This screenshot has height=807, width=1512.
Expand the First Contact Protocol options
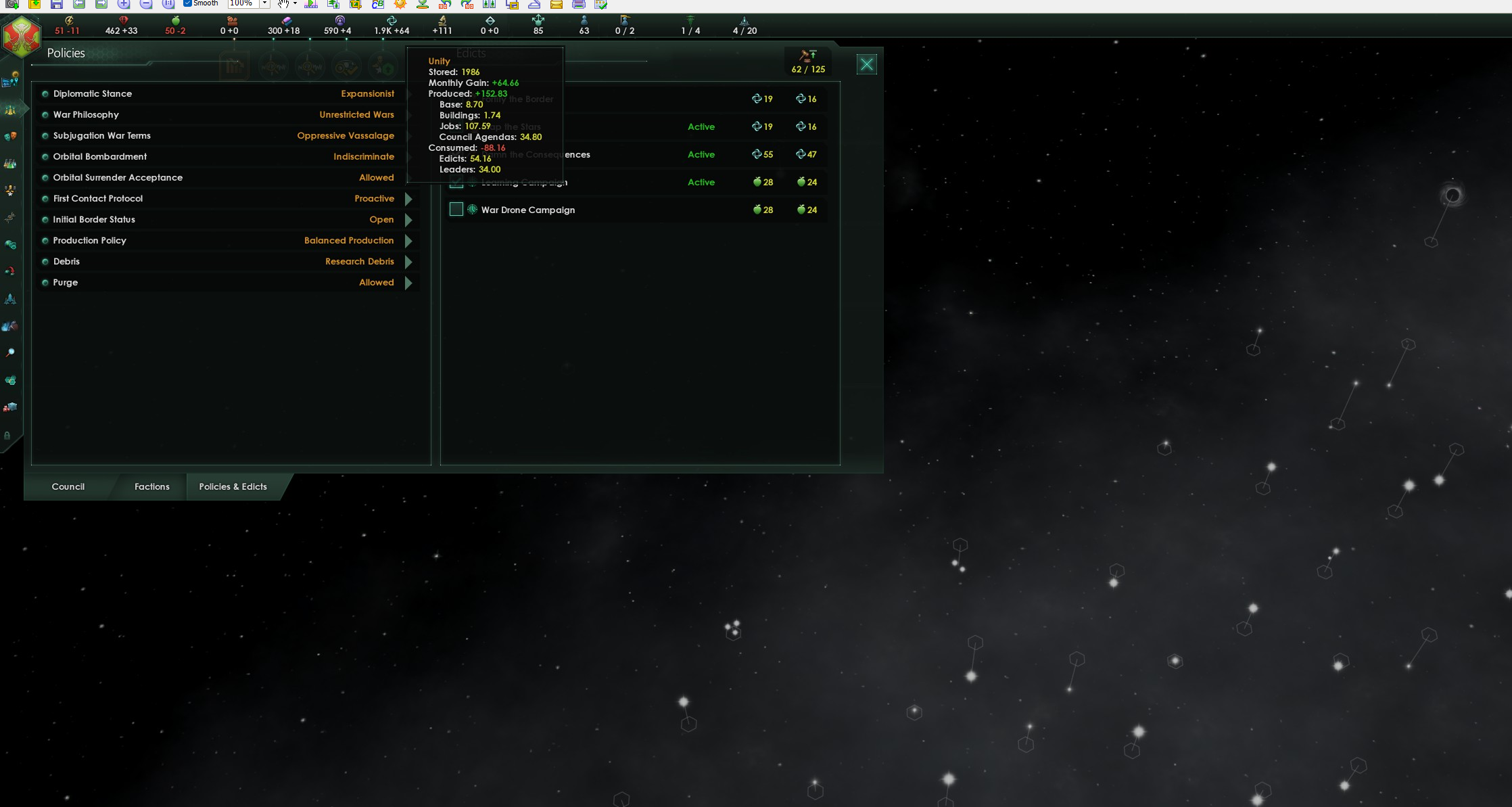click(408, 199)
